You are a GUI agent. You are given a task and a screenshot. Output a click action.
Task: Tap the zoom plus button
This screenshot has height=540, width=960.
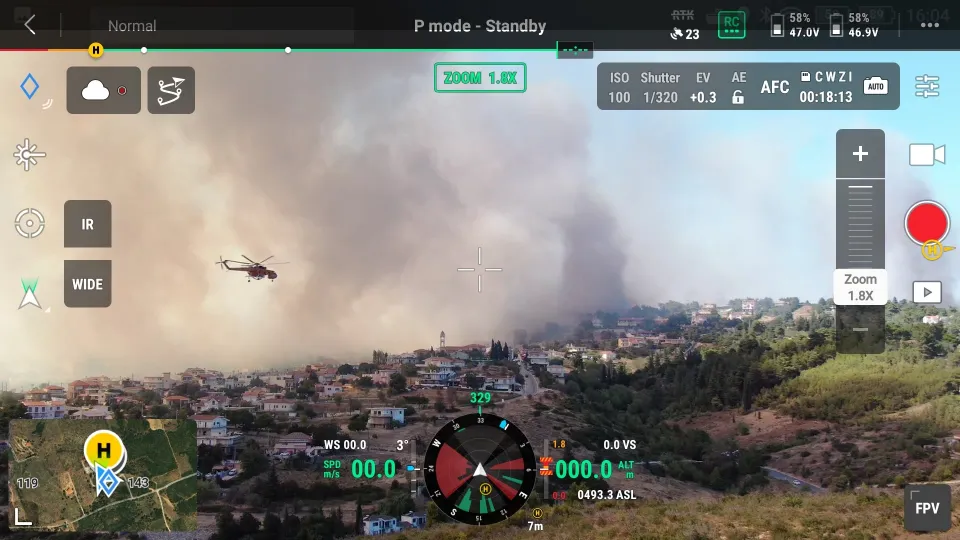860,154
